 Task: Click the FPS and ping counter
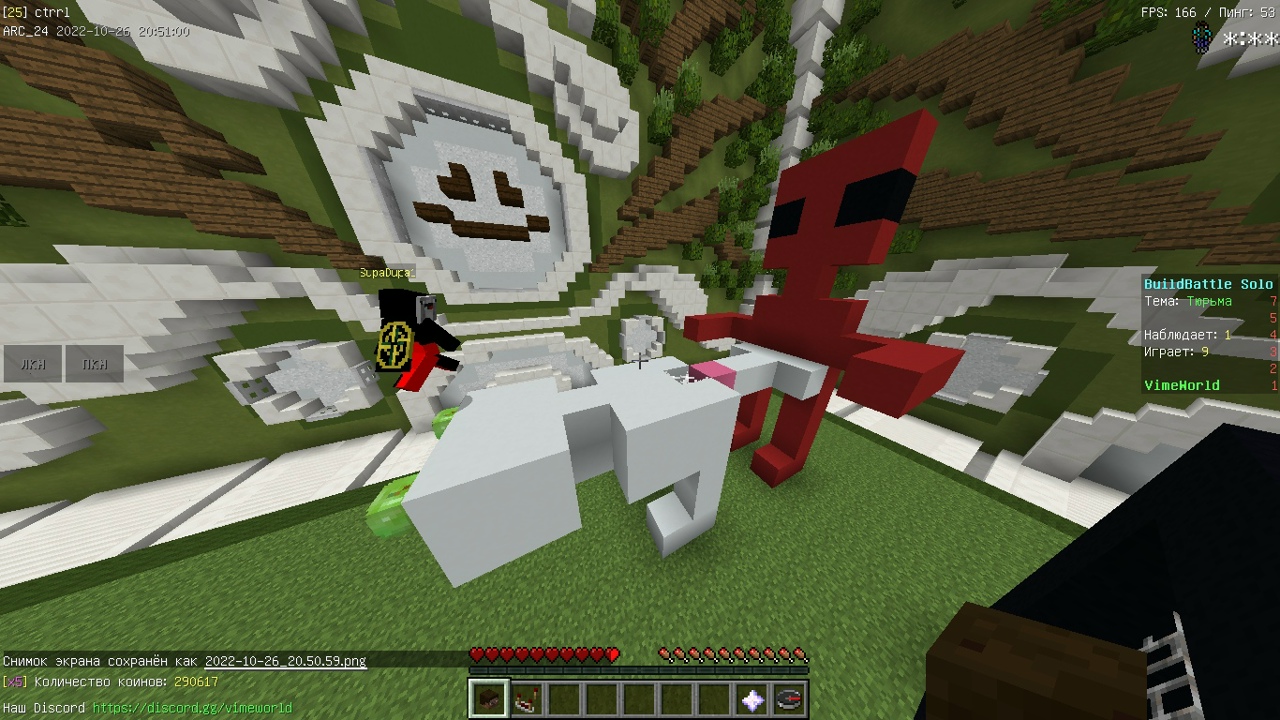[x=1209, y=13]
